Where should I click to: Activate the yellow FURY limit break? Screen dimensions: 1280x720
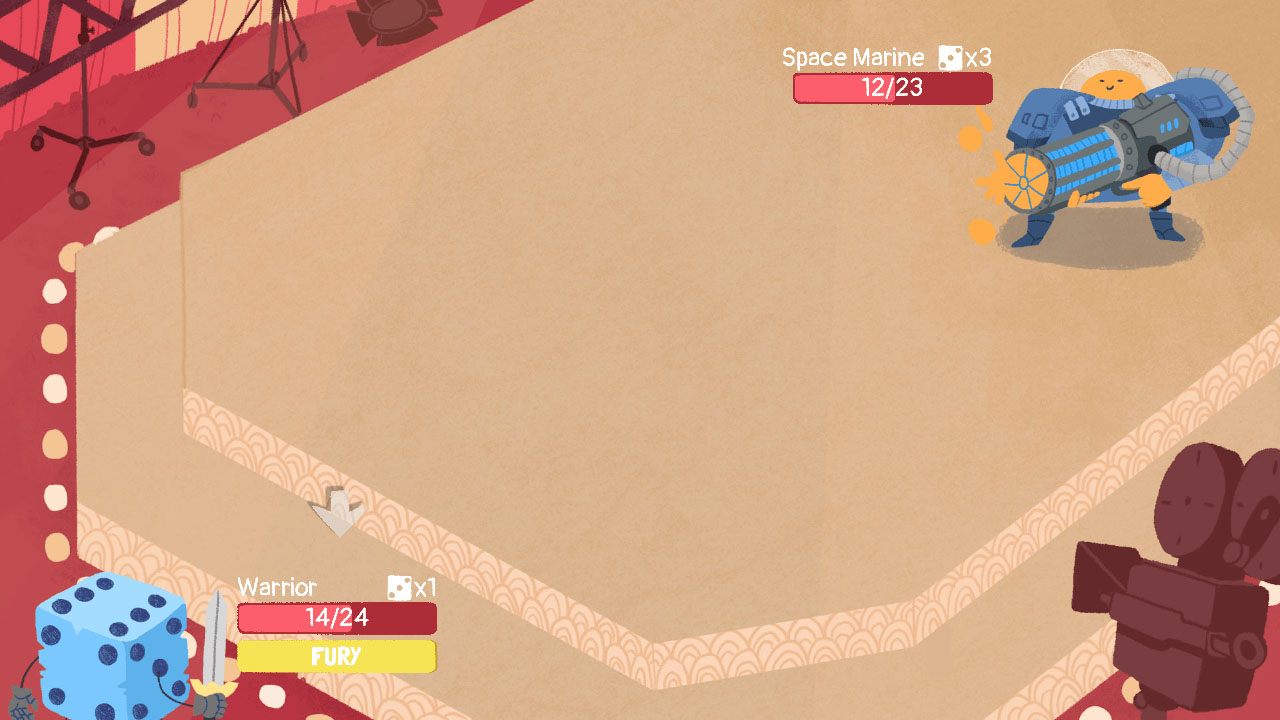coord(336,657)
